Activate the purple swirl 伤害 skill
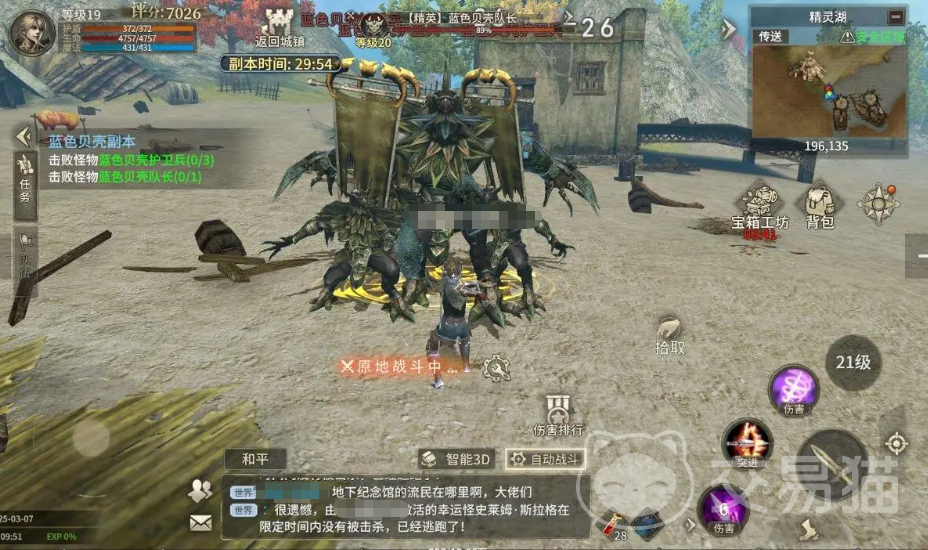This screenshot has width=928, height=550. point(794,388)
